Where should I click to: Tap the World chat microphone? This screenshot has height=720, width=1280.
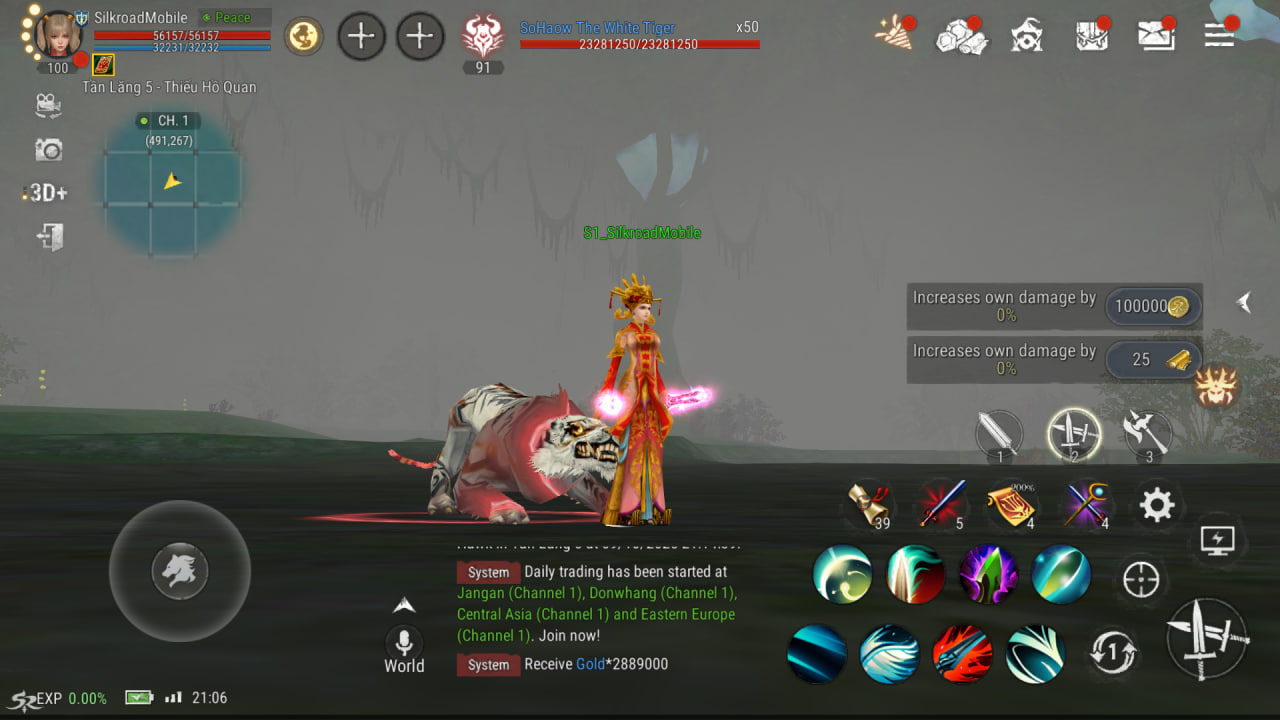point(404,643)
